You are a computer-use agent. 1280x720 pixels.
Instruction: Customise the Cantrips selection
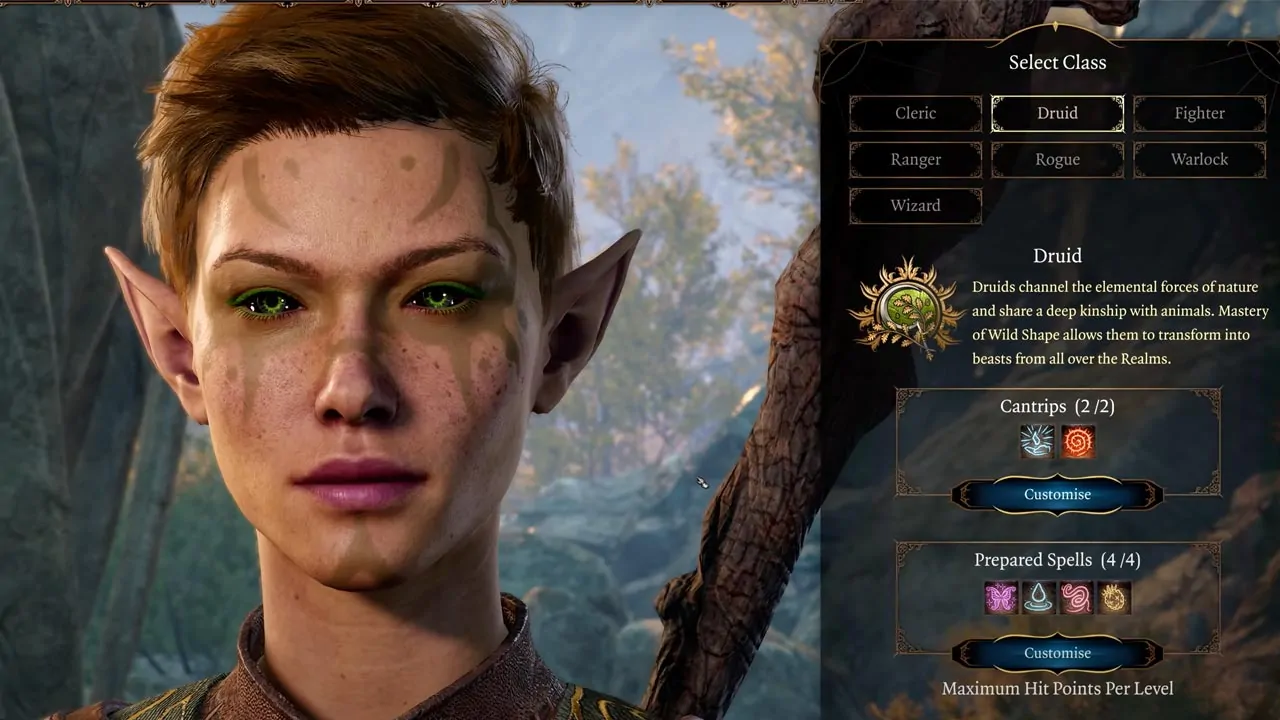(1057, 494)
